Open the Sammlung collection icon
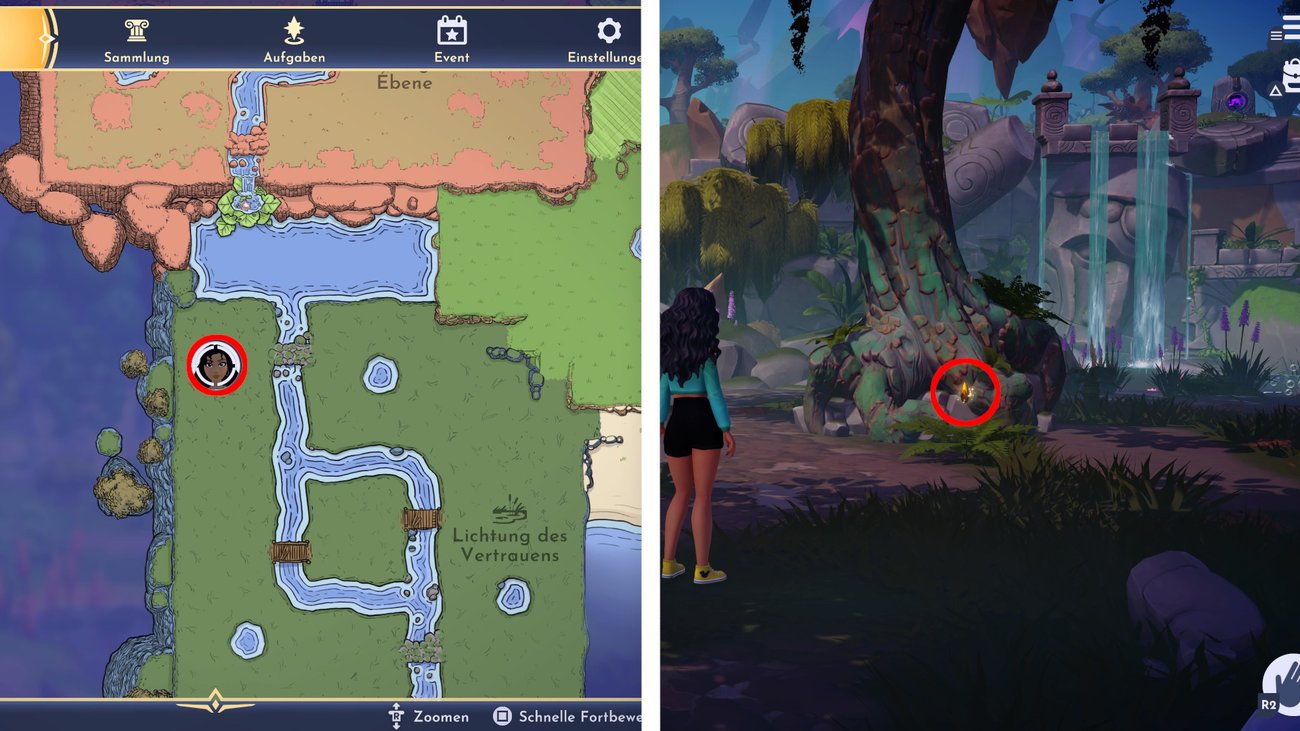Screen dimensions: 1300x731 point(136,31)
